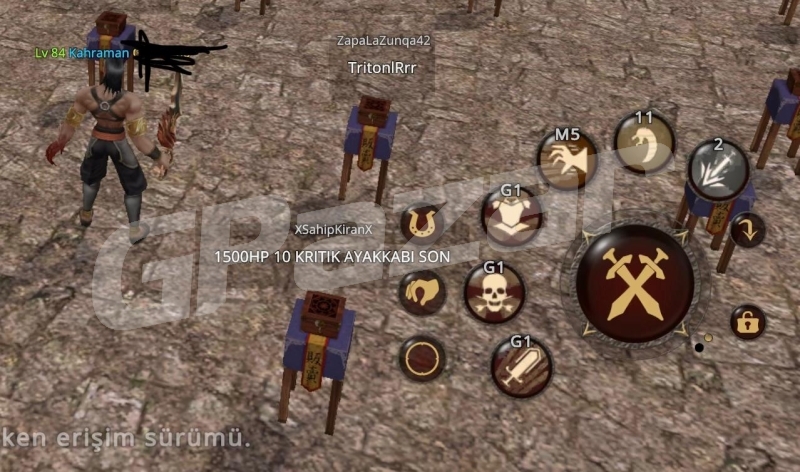Select the empty circle ring button

click(423, 358)
